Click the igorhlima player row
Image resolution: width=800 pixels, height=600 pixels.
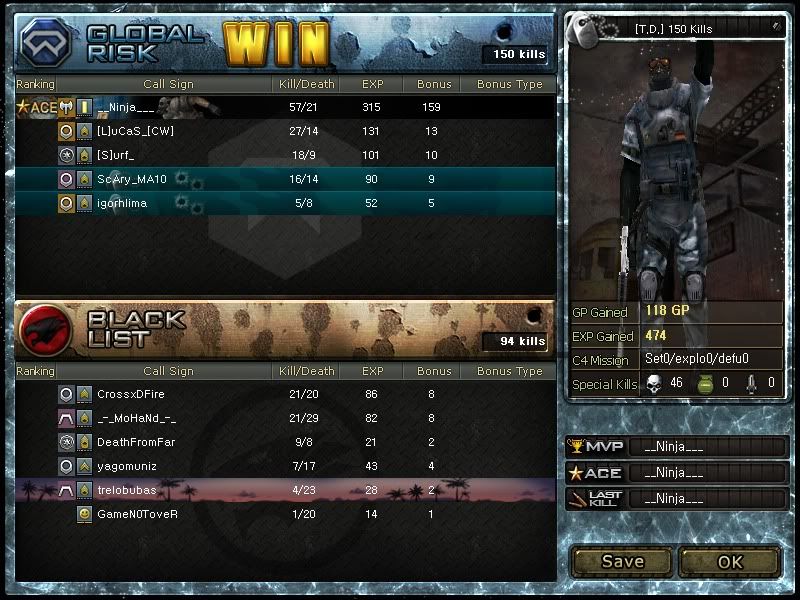[x=285, y=203]
